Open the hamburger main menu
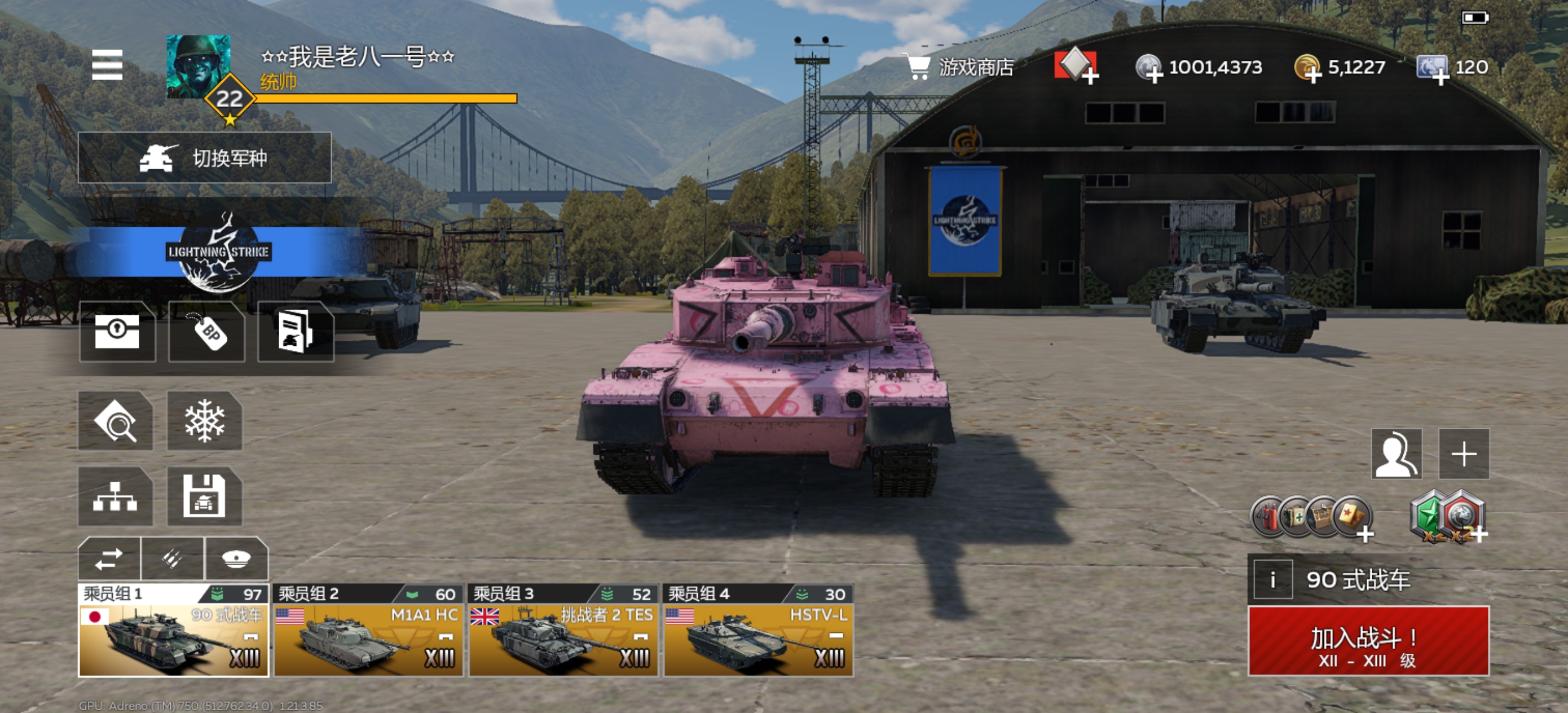The image size is (1568, 713). [x=107, y=64]
